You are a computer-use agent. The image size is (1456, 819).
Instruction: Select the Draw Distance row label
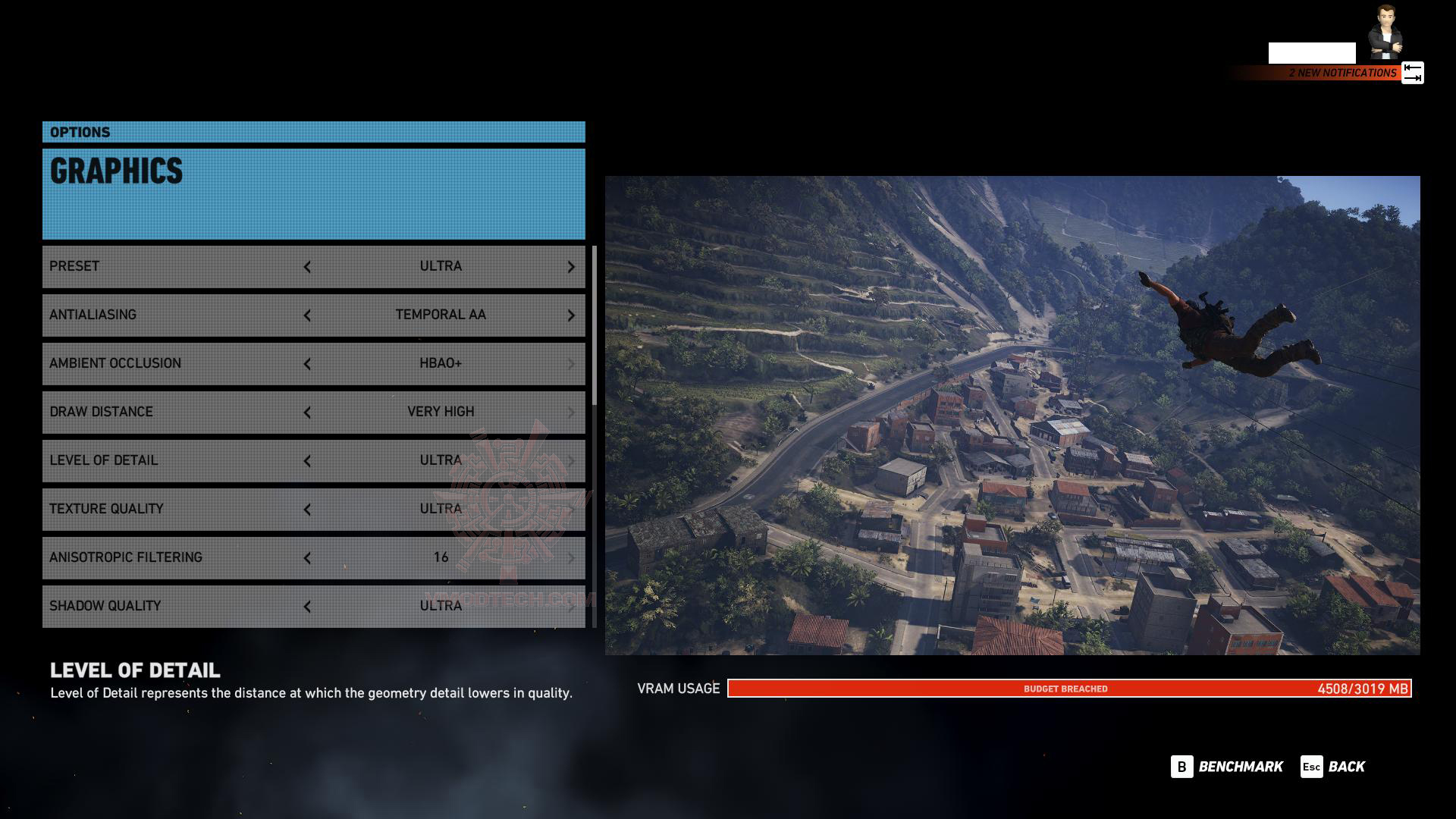click(x=101, y=412)
